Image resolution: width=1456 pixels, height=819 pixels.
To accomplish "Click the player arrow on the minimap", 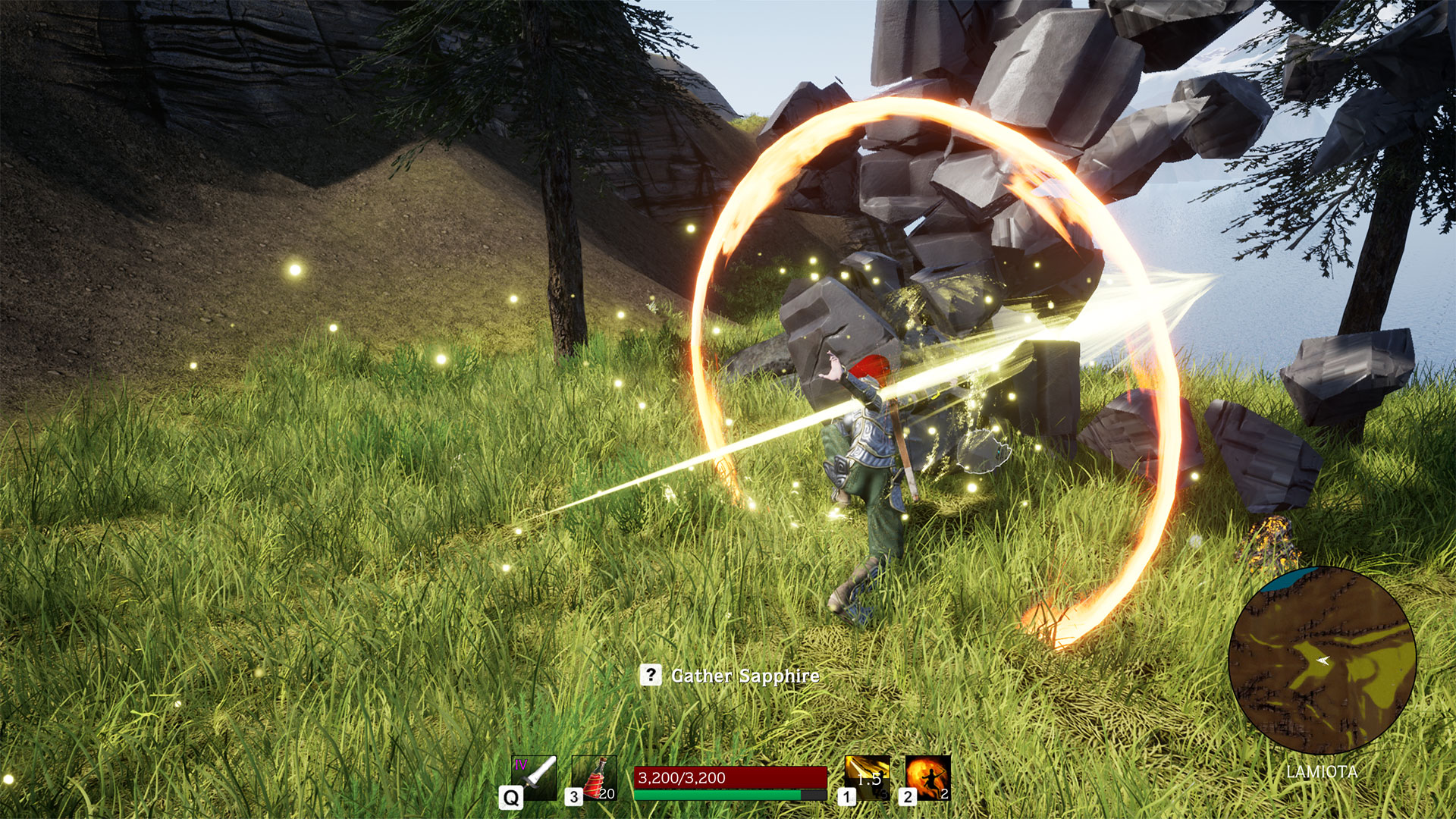I will coord(1323,660).
